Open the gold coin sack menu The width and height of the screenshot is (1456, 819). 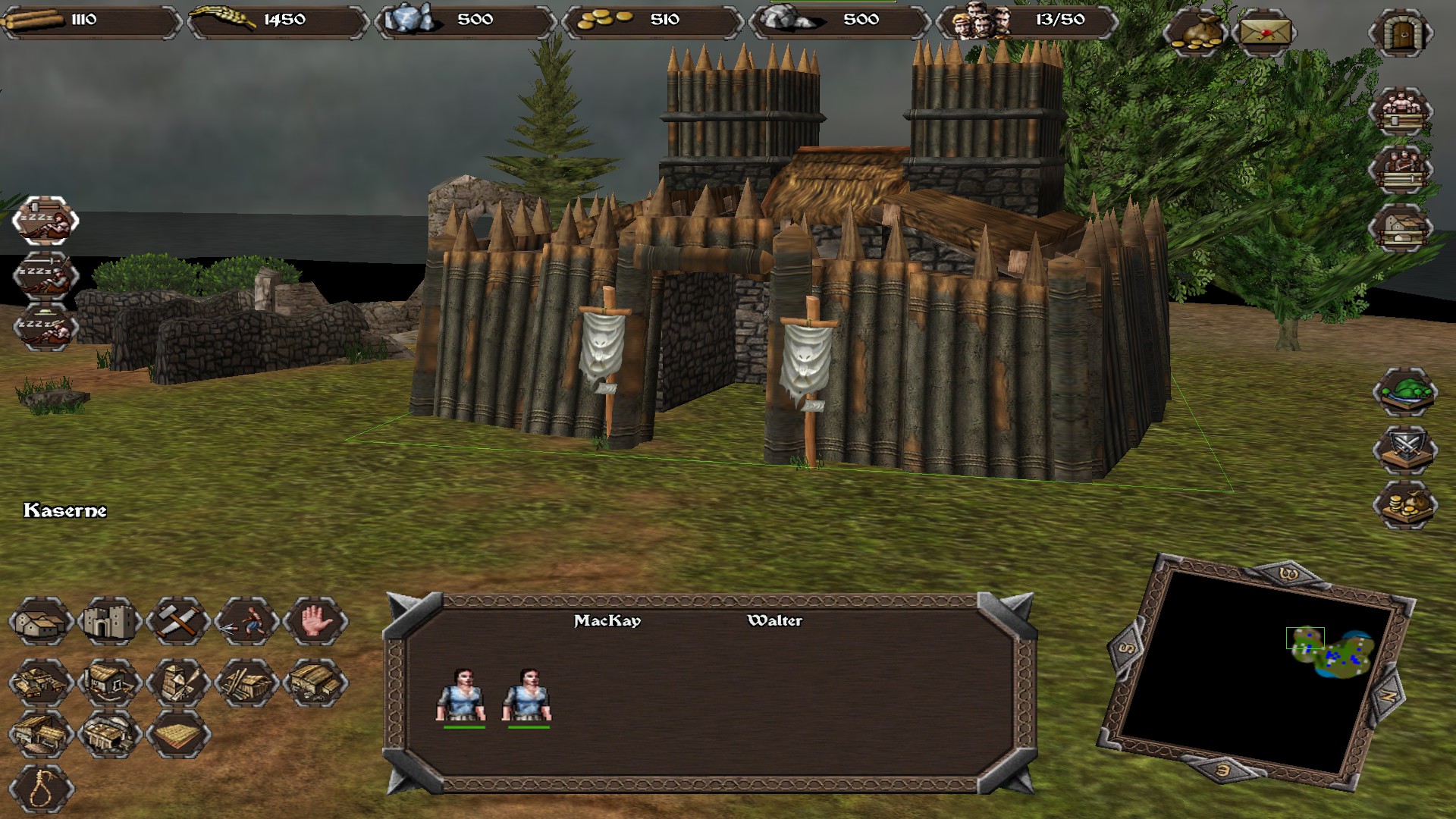click(x=1196, y=33)
